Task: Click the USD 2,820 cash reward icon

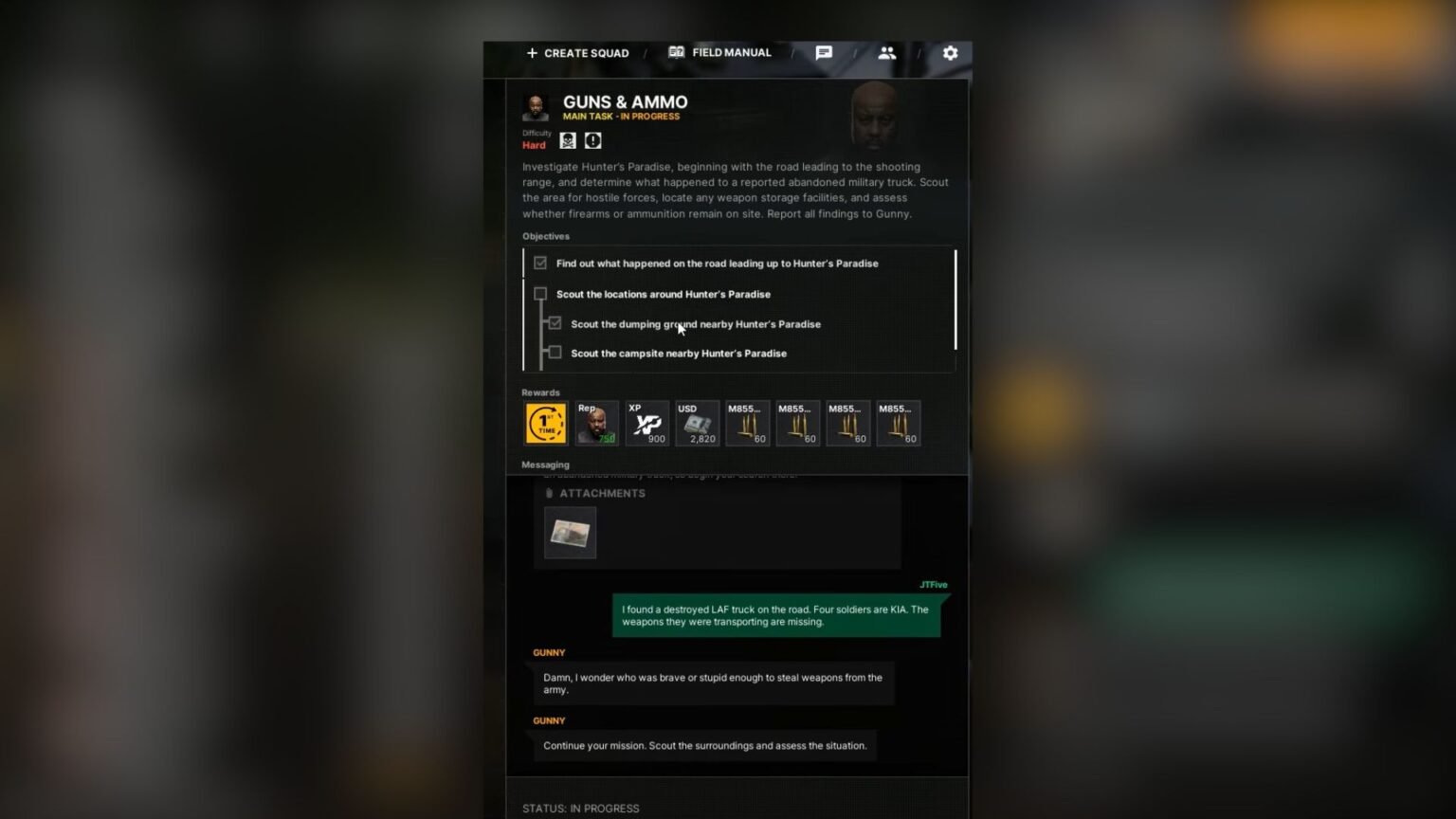Action: click(x=697, y=423)
